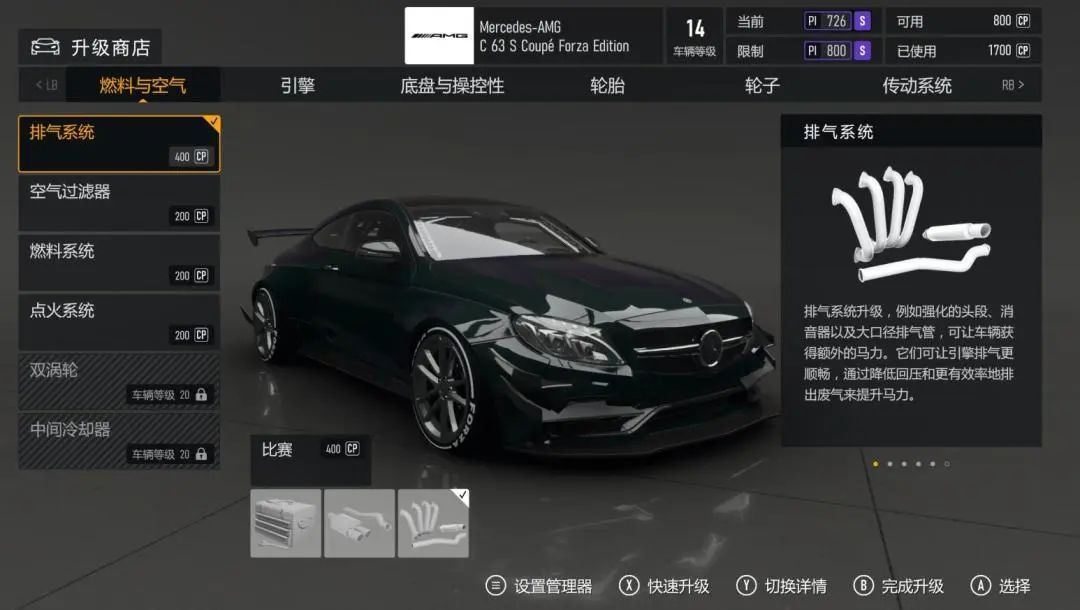
Task: Open the 空气过滤器 upgrade entry
Action: pos(119,203)
